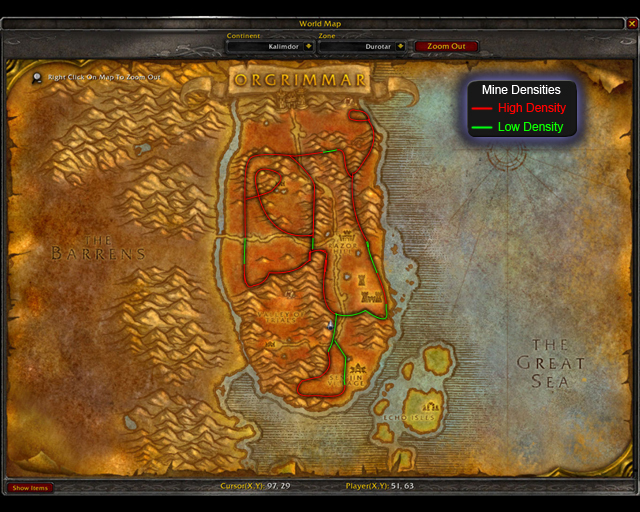
Task: Click the red Zoom Out button
Action: pyautogui.click(x=446, y=46)
